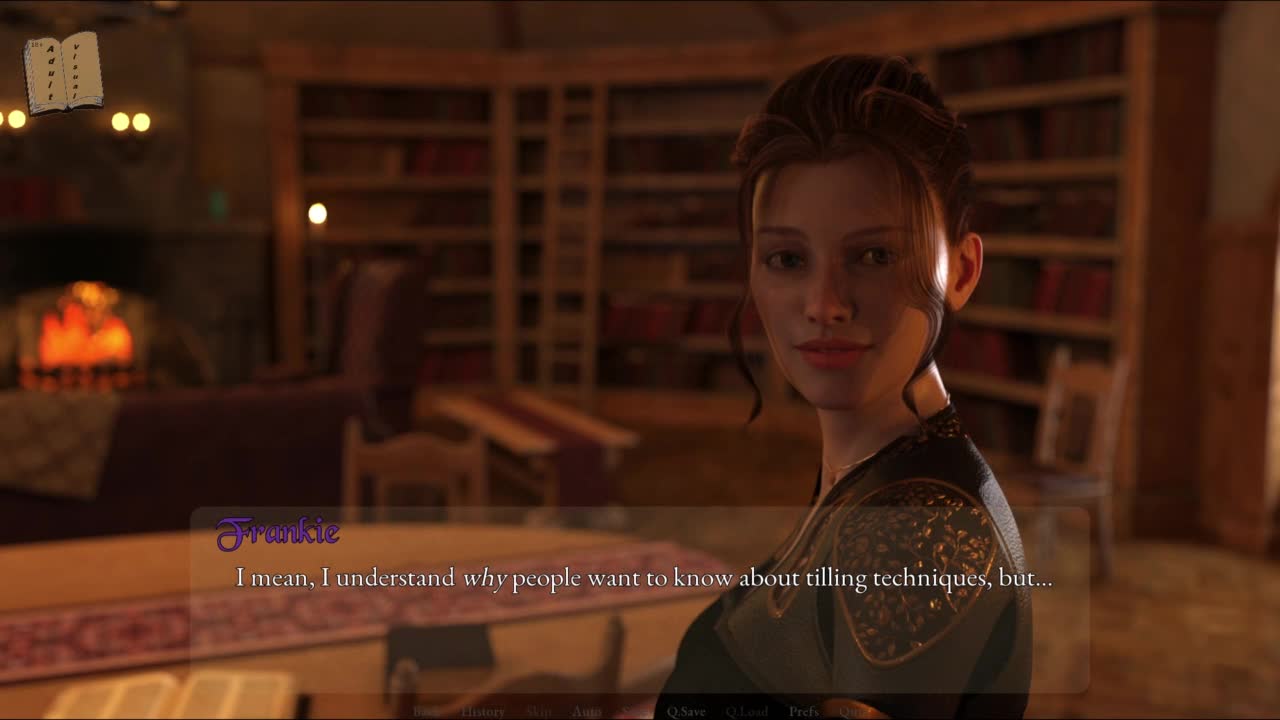Turn on Auto advance mode
1280x720 pixels.
(x=586, y=711)
